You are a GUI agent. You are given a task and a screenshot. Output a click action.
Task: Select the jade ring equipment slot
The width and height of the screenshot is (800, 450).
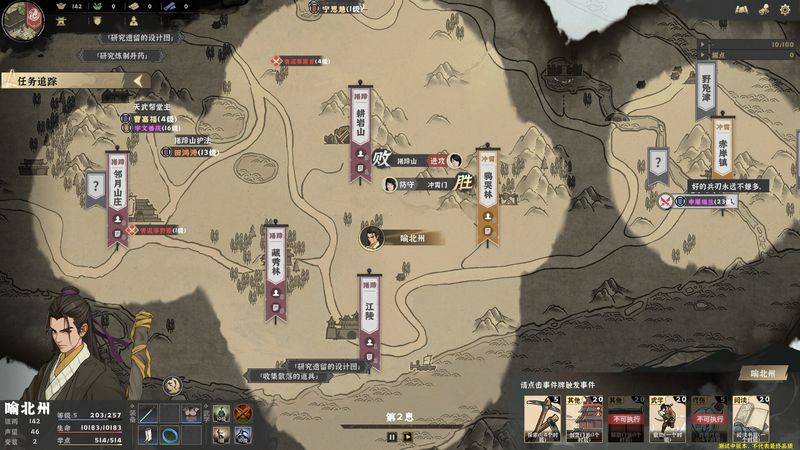tap(169, 434)
